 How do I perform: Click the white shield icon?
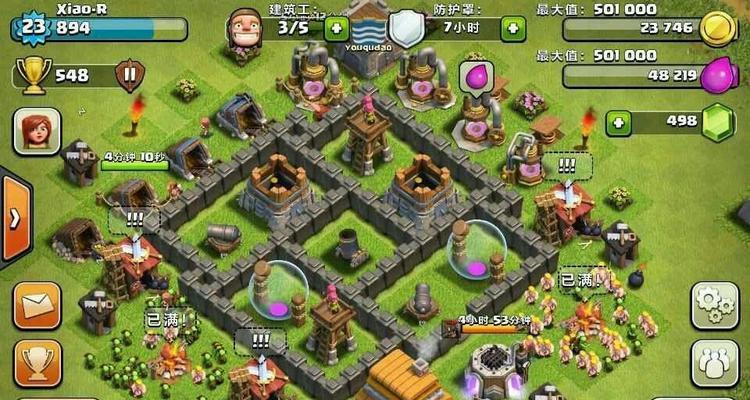(406, 26)
